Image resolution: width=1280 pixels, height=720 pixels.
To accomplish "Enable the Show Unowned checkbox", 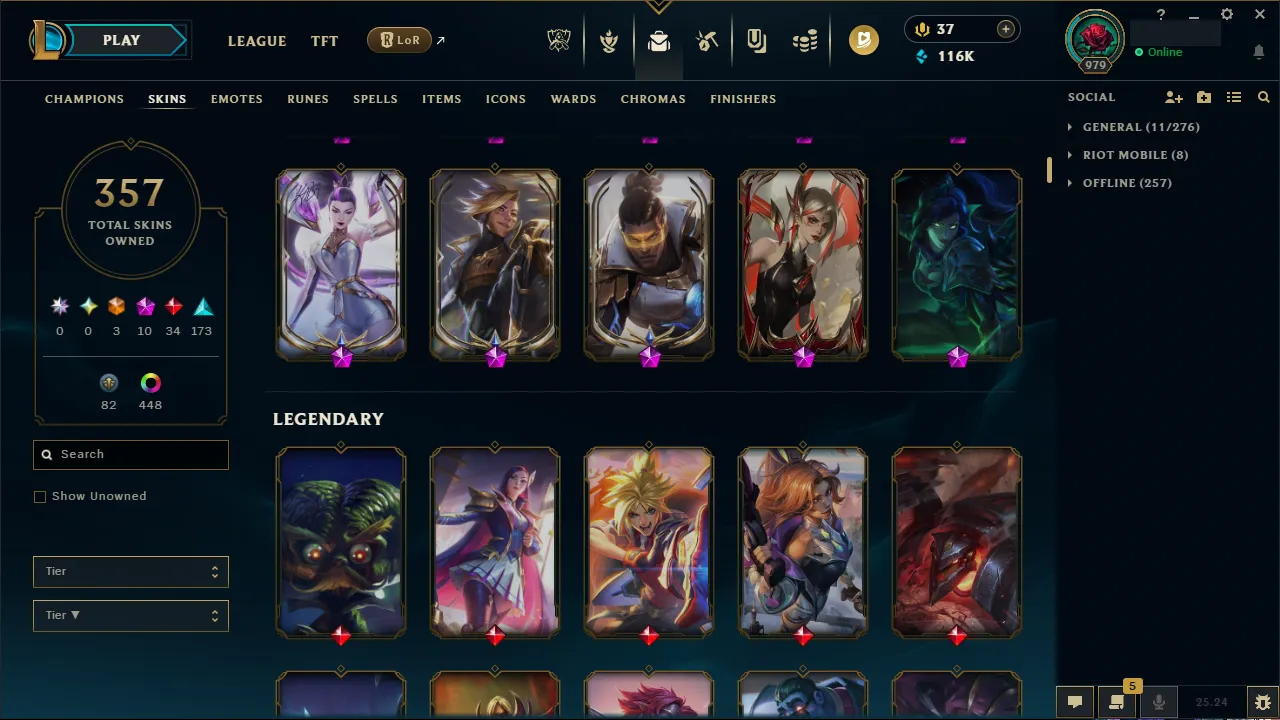I will click(x=40, y=496).
